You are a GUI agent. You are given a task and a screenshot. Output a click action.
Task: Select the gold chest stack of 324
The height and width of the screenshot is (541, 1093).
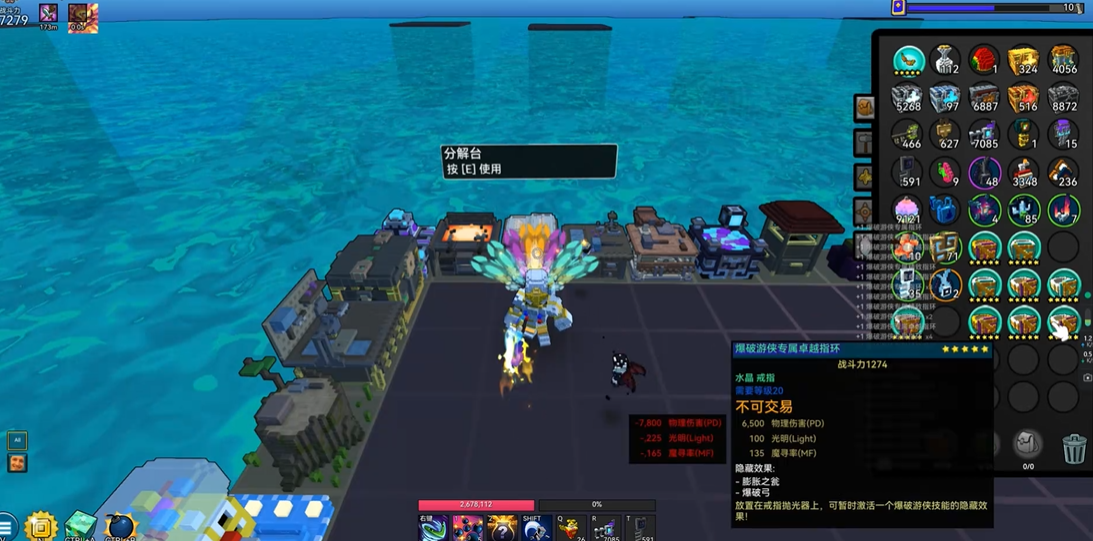click(1023, 61)
